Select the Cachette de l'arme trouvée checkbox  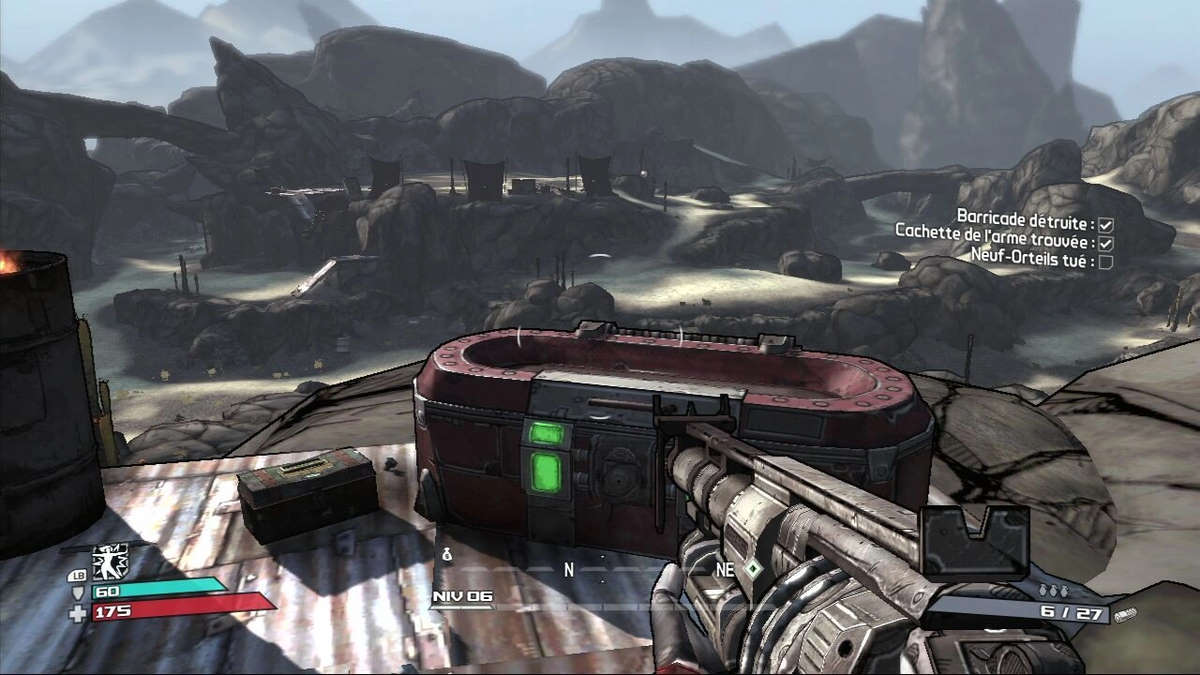tap(1106, 243)
